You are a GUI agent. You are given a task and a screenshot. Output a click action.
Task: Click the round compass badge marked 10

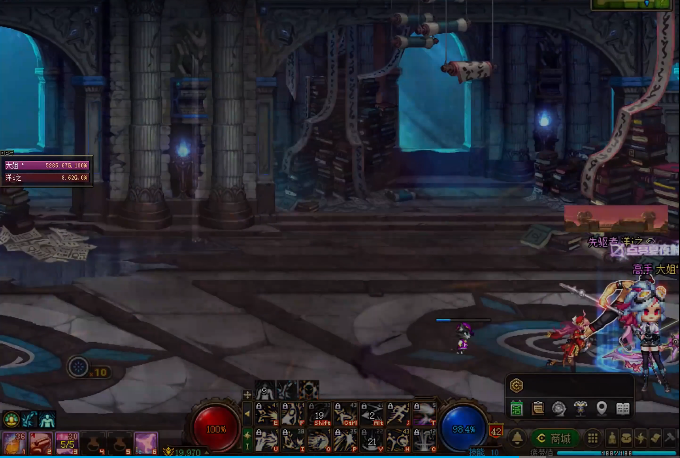click(79, 367)
